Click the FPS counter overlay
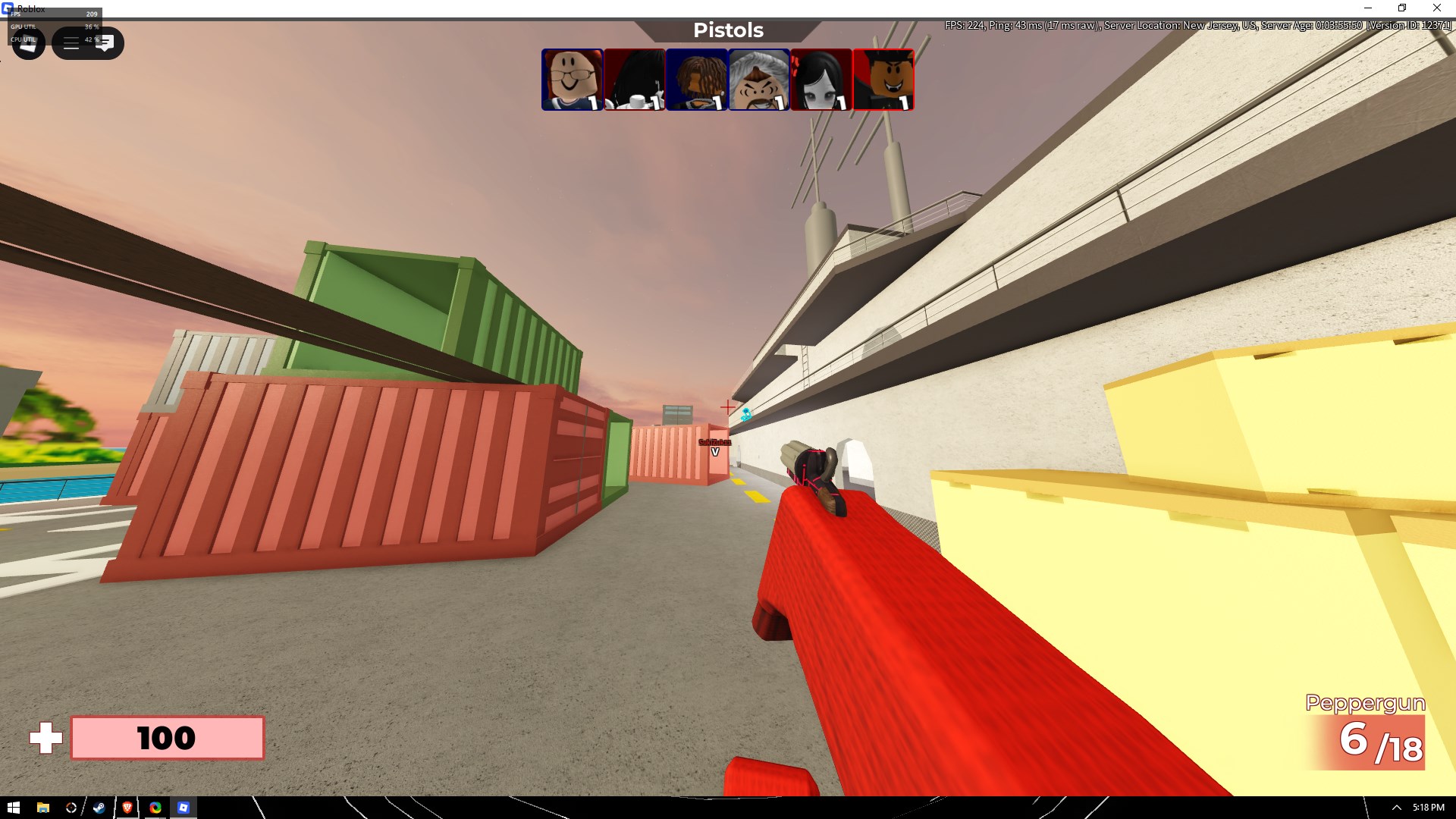The image size is (1456, 819). tap(53, 14)
